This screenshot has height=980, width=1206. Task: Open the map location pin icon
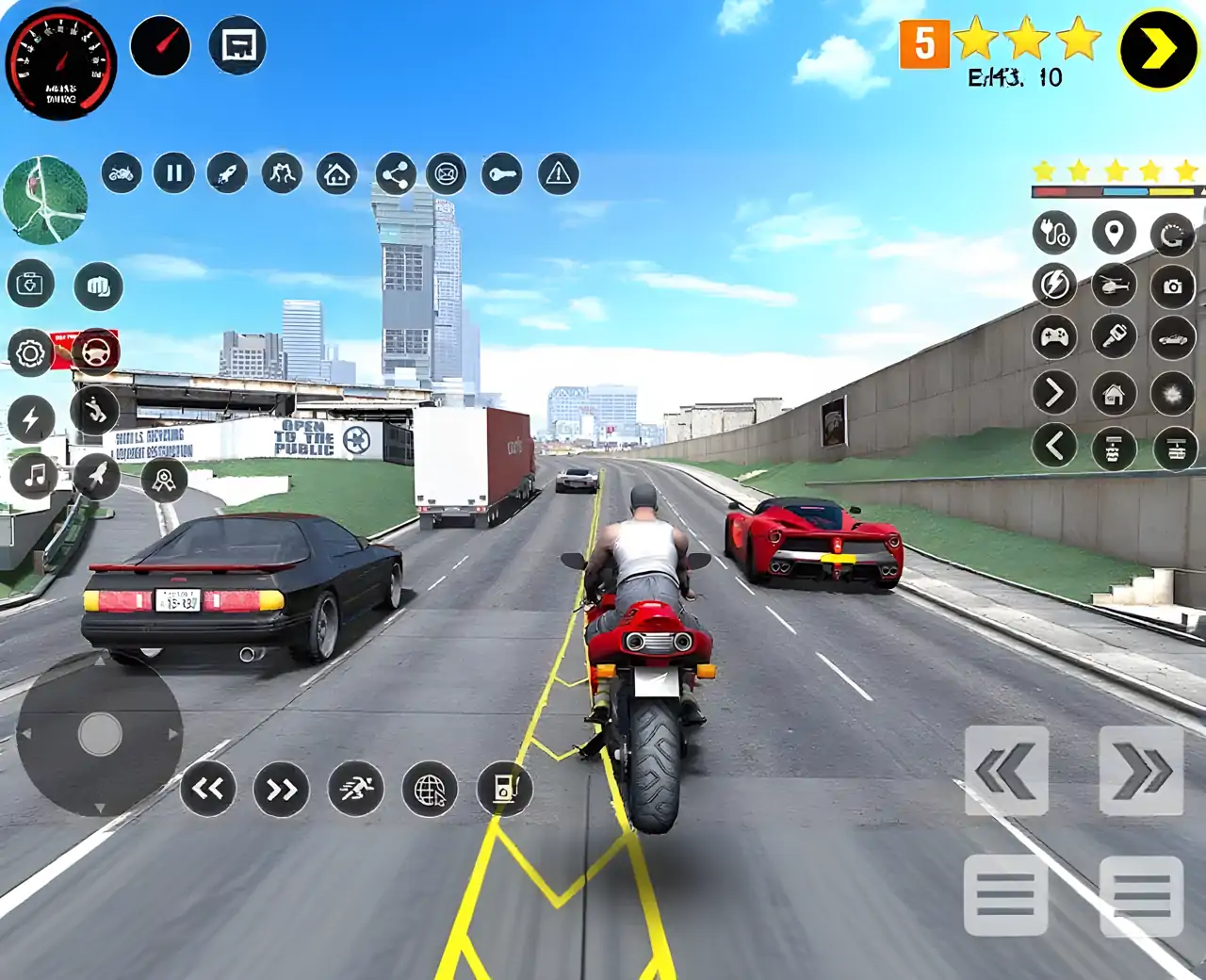pos(1114,233)
